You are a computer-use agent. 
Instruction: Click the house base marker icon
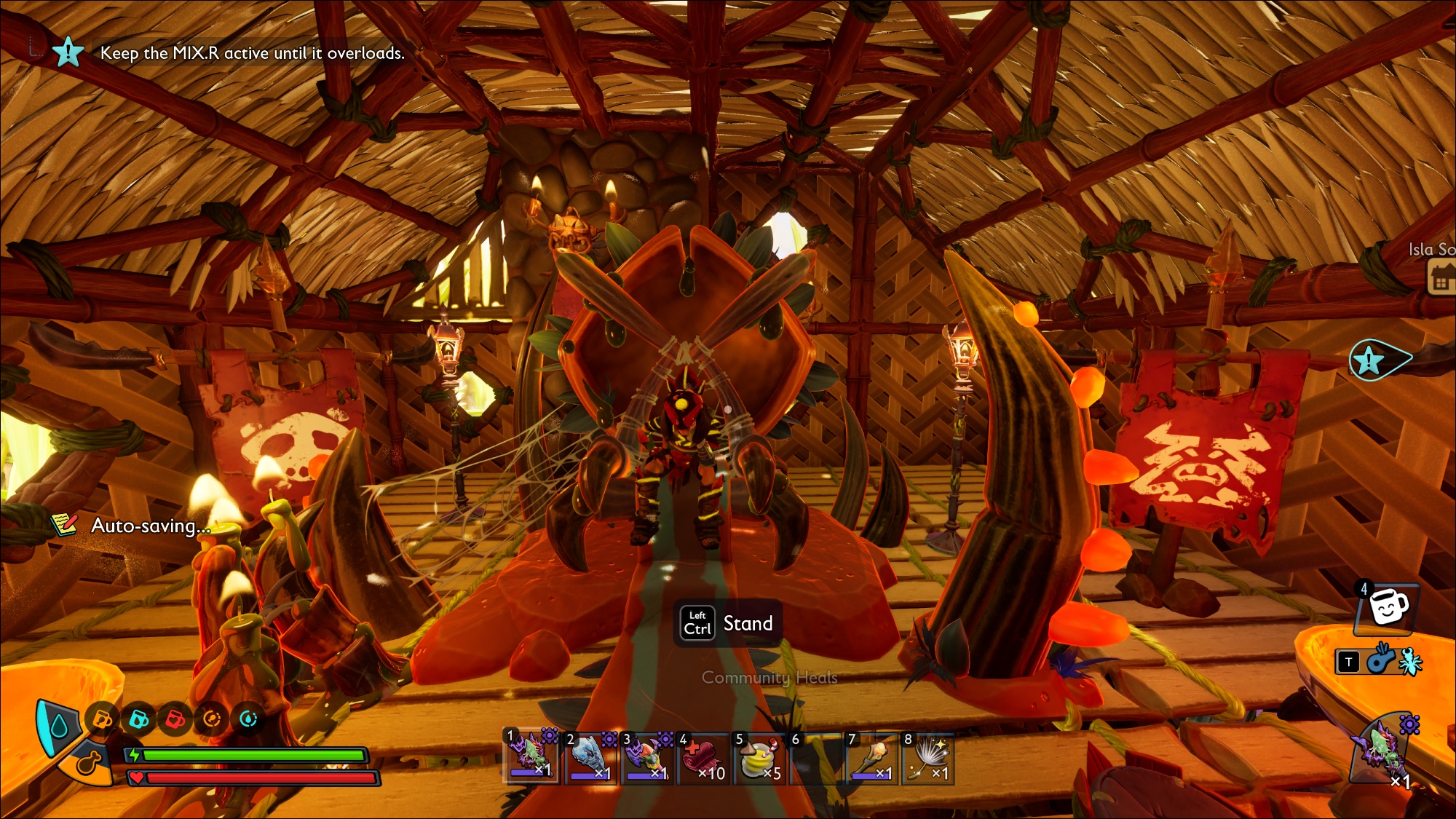(1440, 279)
